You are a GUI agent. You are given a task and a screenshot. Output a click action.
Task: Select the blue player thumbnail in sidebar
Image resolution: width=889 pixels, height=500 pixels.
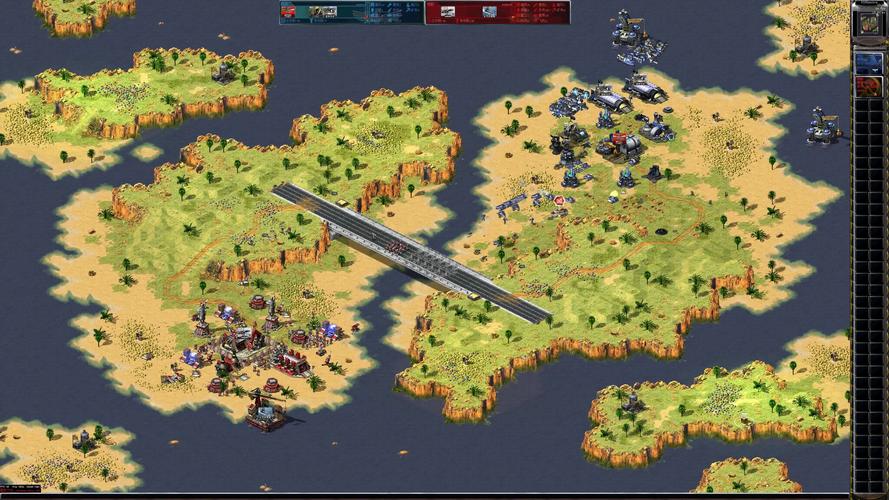pos(866,62)
